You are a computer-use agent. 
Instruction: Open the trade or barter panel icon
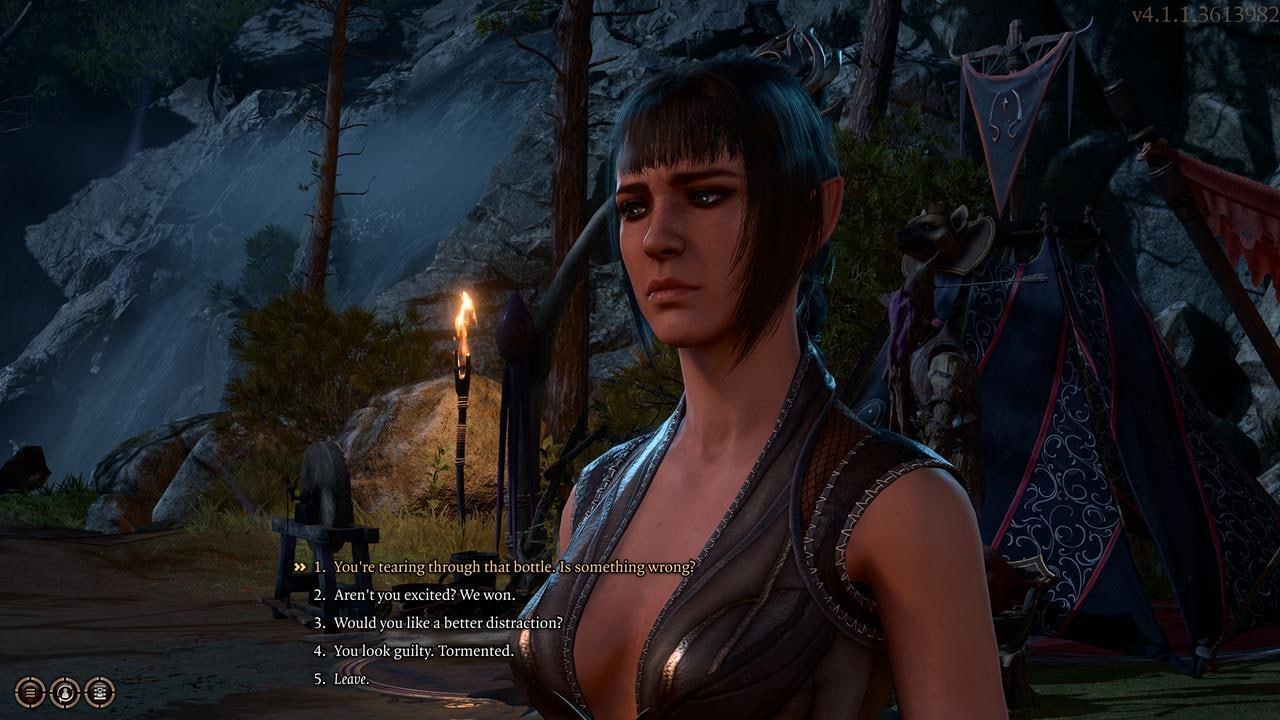[99, 691]
